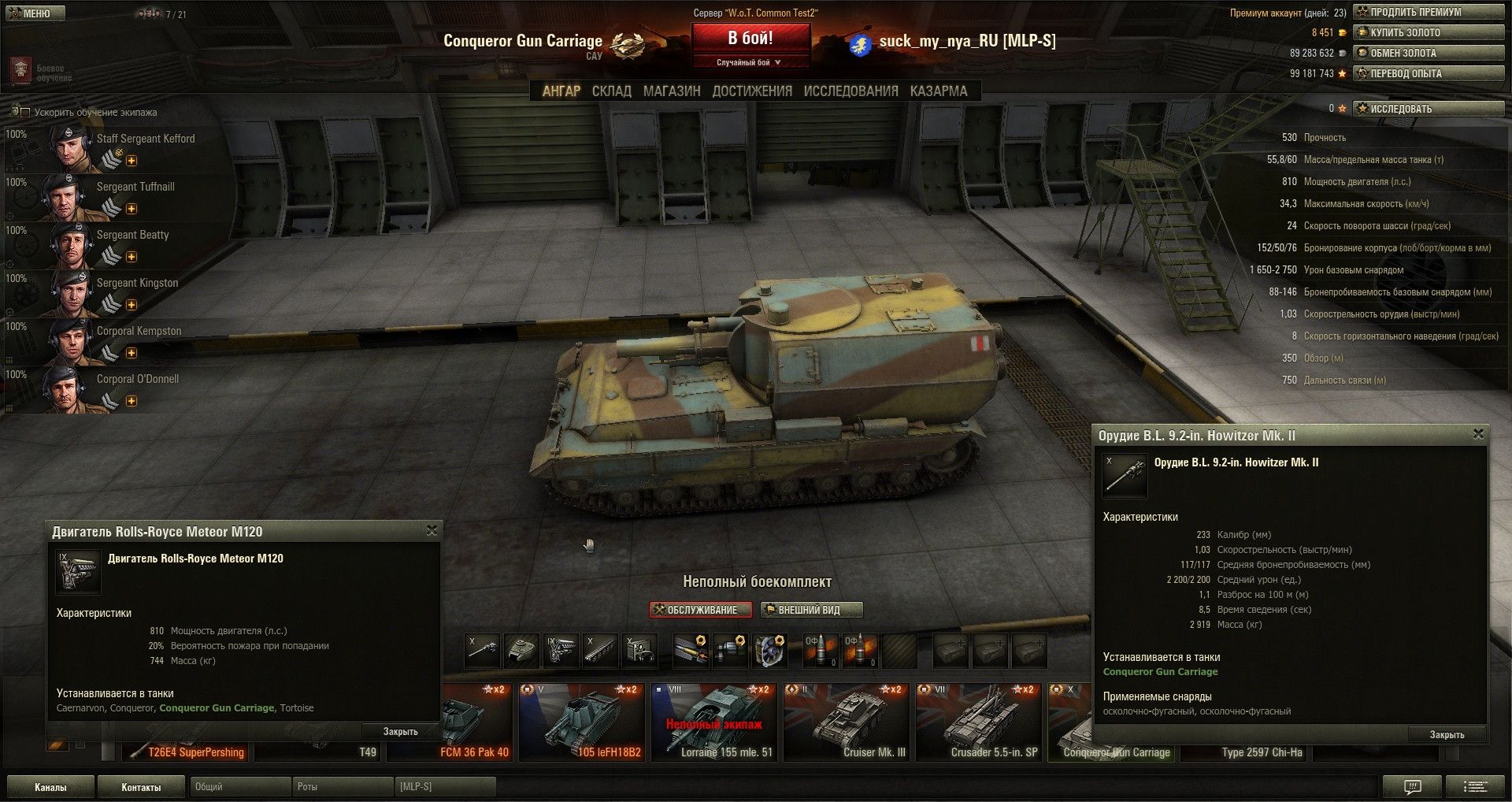Image resolution: width=1512 pixels, height=802 pixels.
Task: Open the Каналы chat button
Action: click(x=50, y=787)
